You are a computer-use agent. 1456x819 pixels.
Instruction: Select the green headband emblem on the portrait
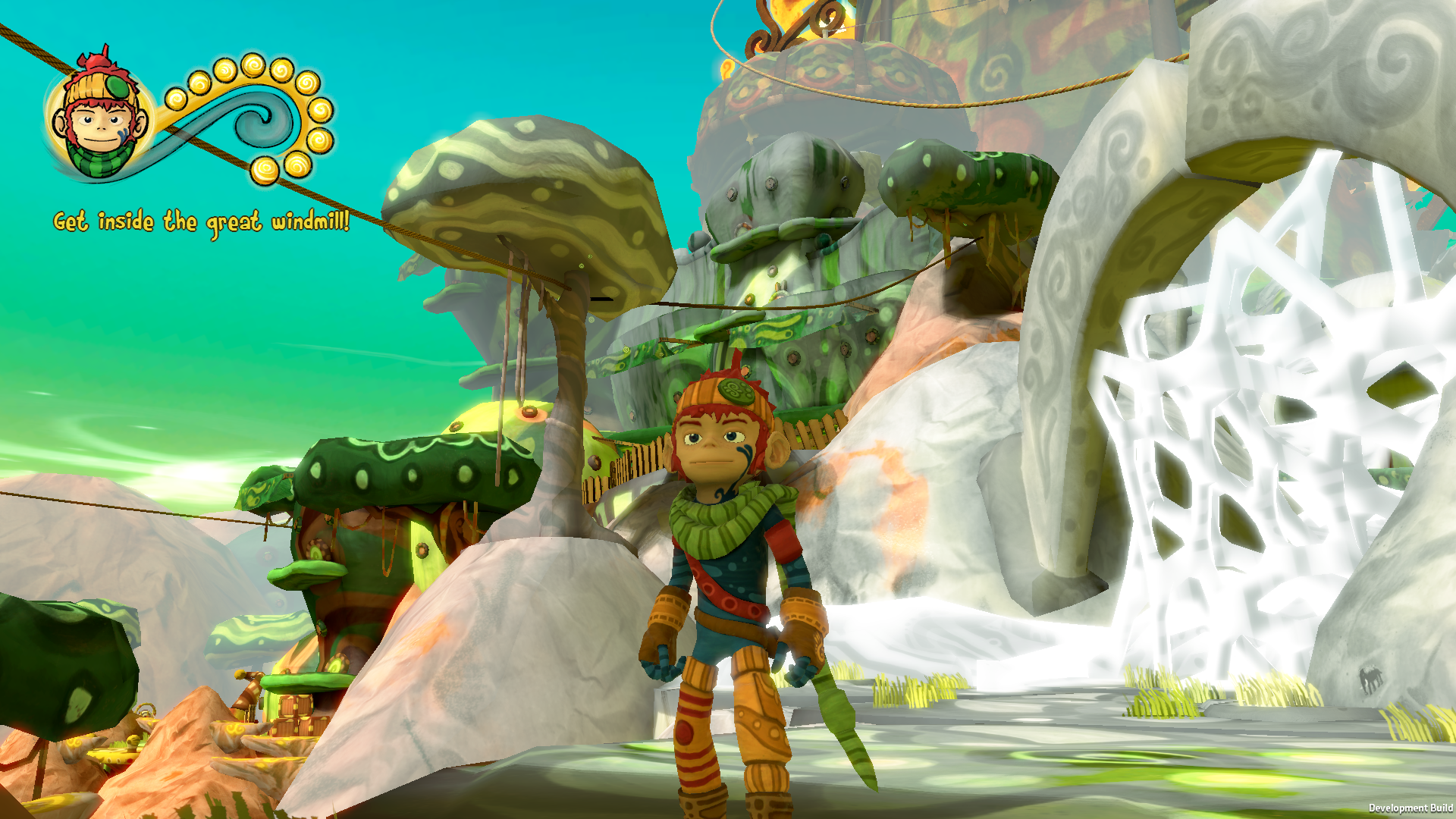pyautogui.click(x=117, y=86)
